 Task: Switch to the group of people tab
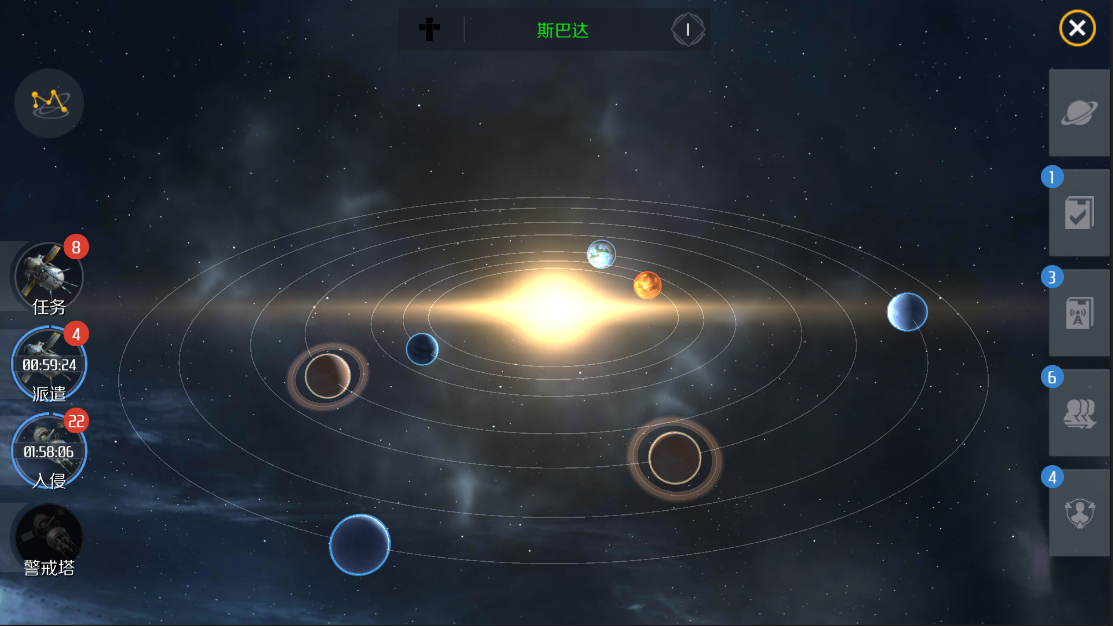coord(1079,413)
